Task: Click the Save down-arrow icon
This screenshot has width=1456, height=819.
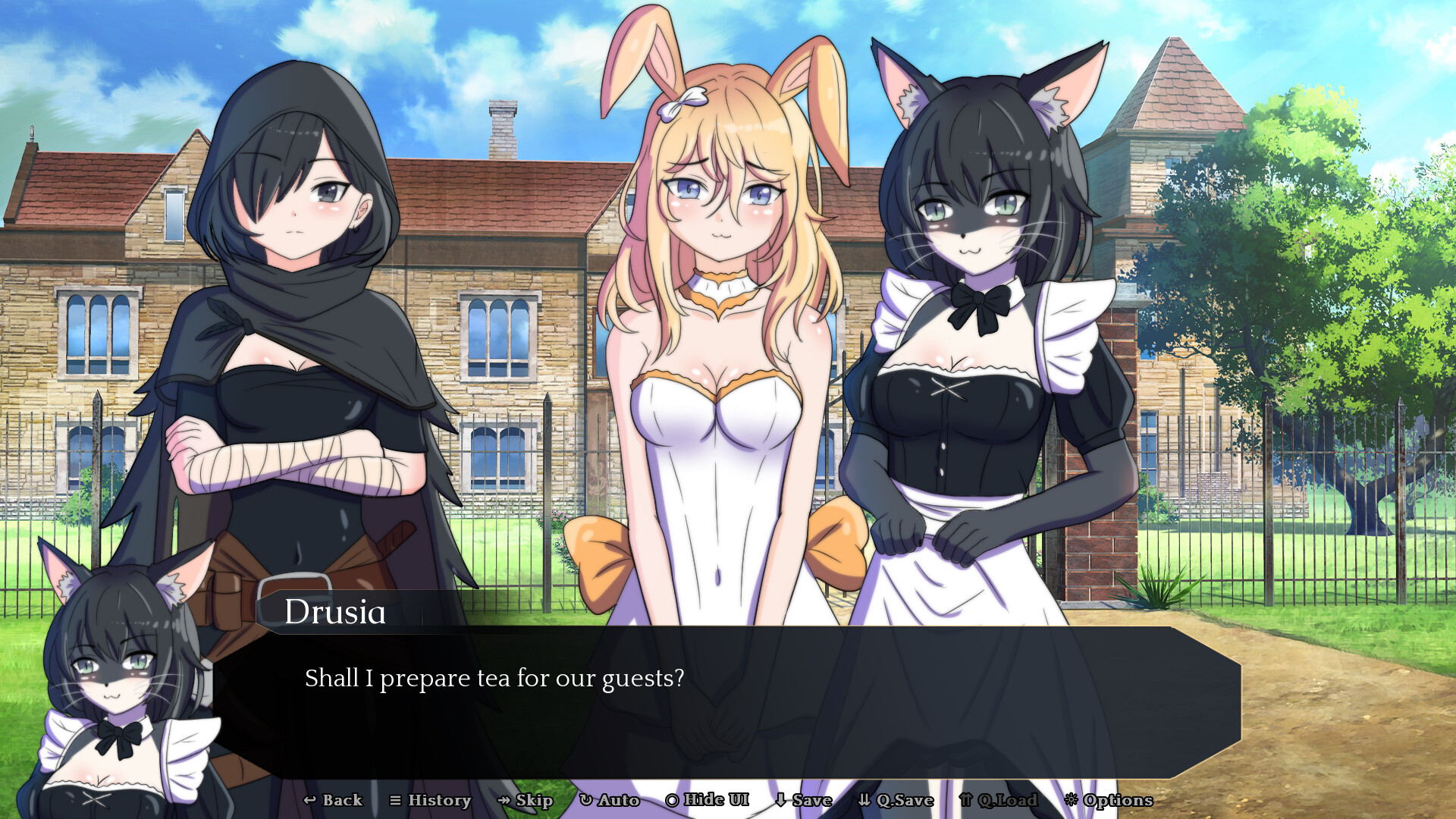Action: point(780,800)
